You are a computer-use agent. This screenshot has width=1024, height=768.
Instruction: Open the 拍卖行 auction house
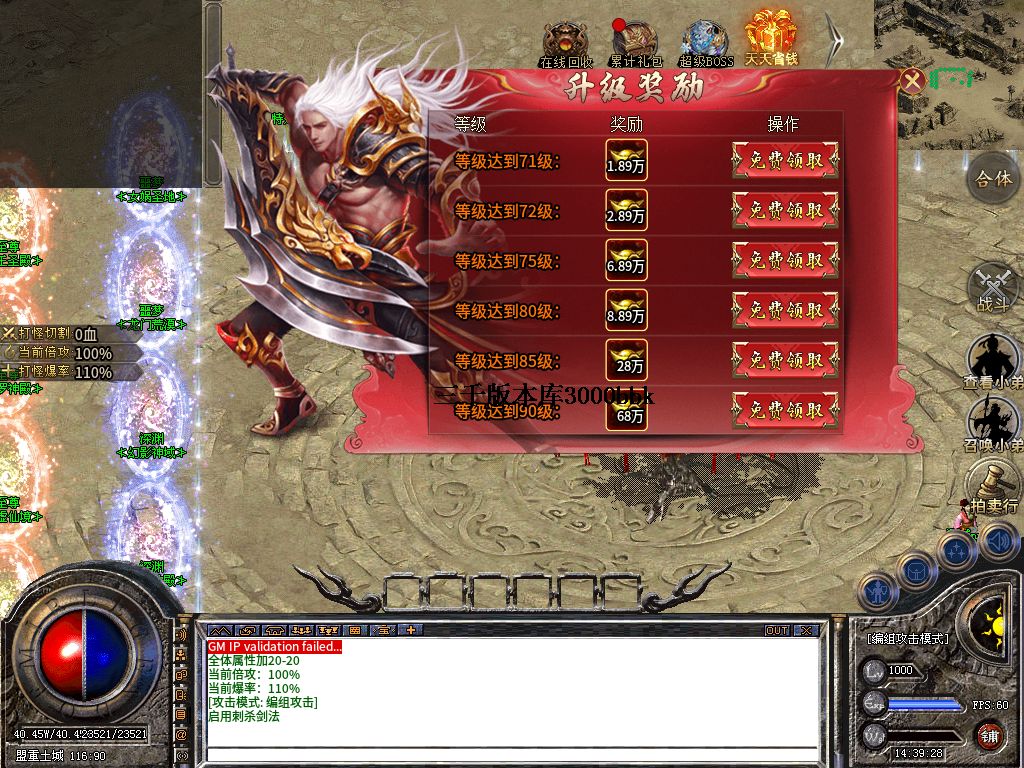click(x=993, y=487)
